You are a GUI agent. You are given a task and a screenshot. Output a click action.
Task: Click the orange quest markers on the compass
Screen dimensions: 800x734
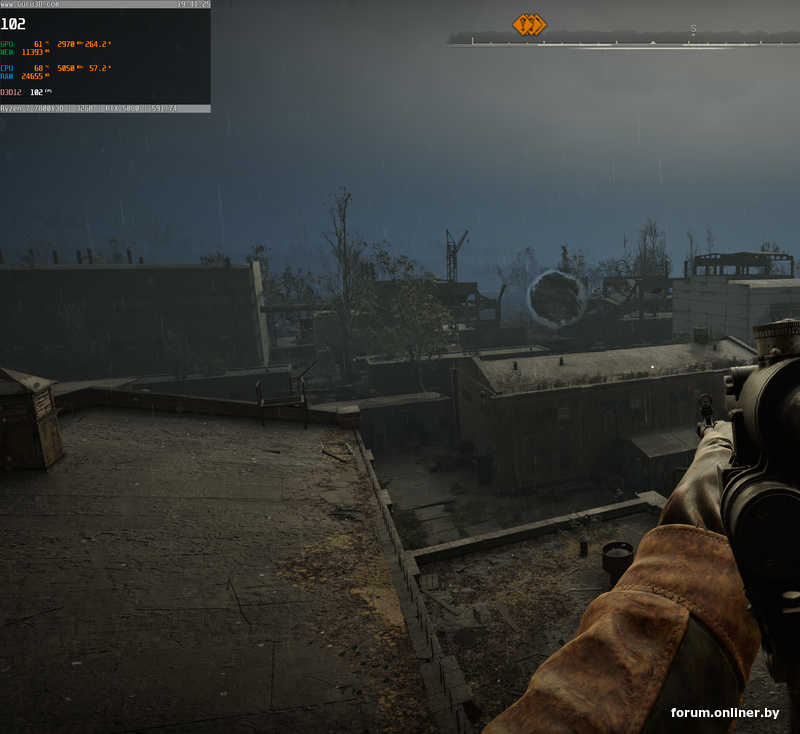click(x=529, y=24)
